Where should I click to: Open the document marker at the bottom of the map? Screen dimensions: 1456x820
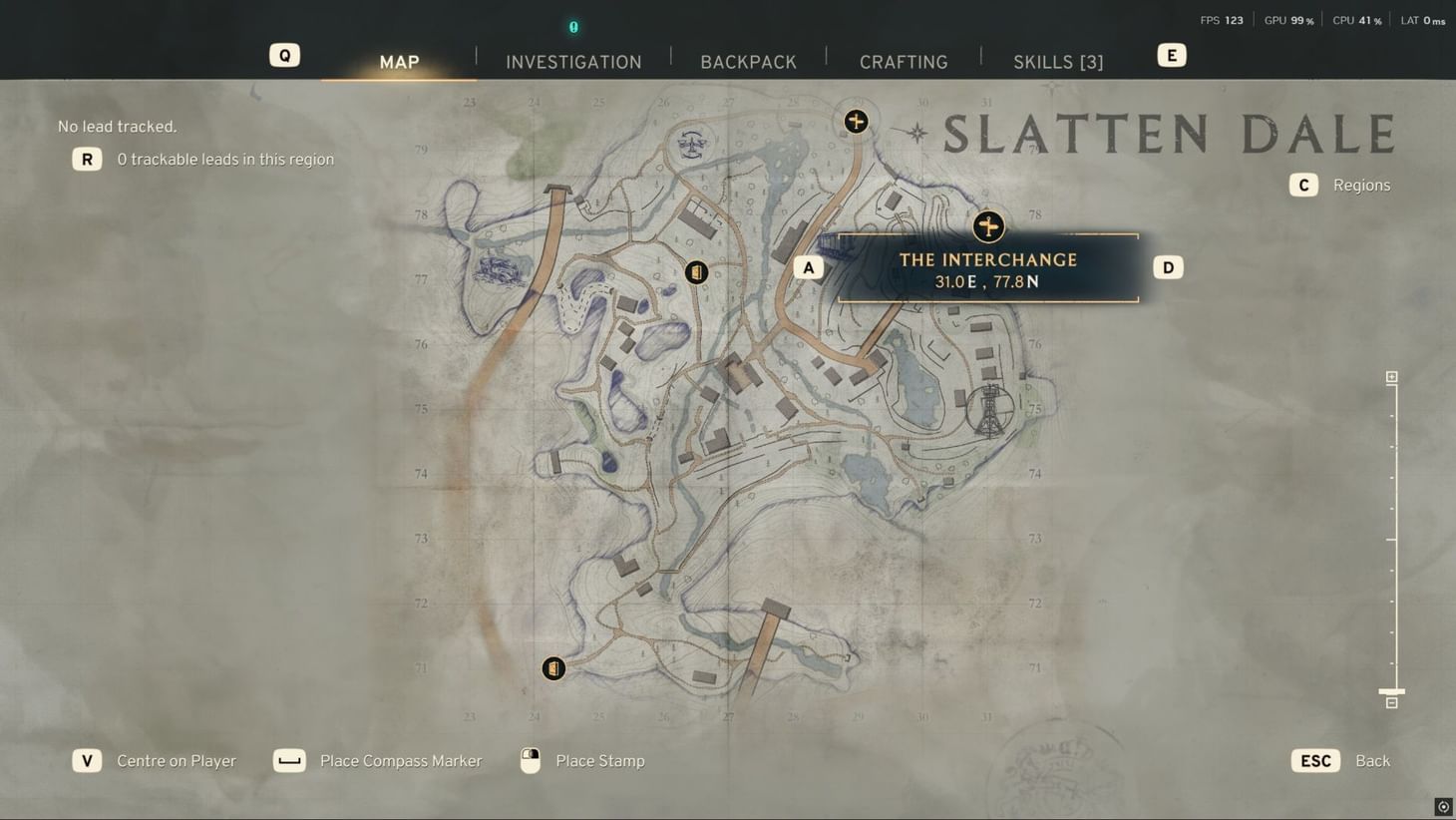[553, 668]
